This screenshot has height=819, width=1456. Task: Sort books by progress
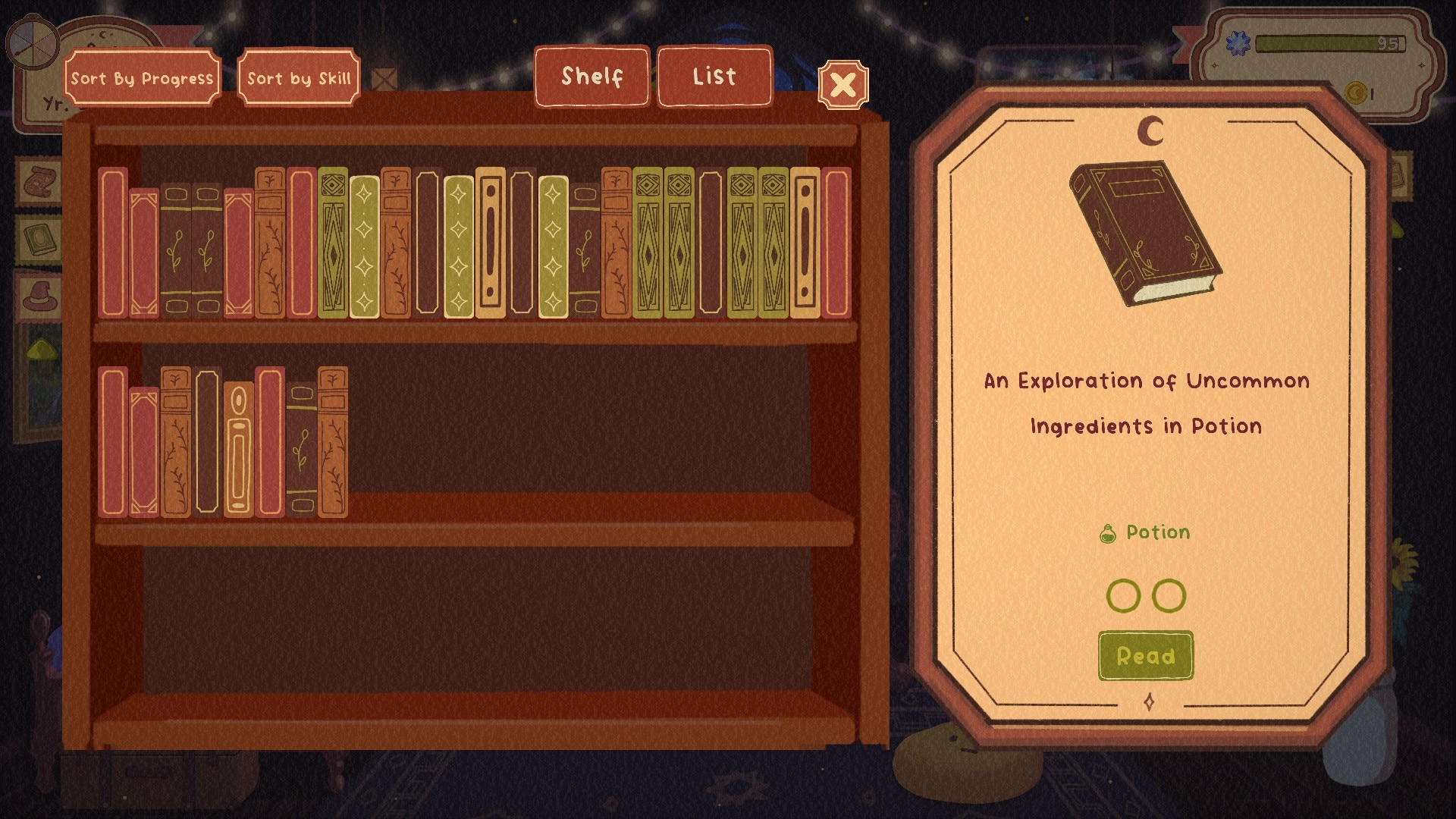coord(142,78)
